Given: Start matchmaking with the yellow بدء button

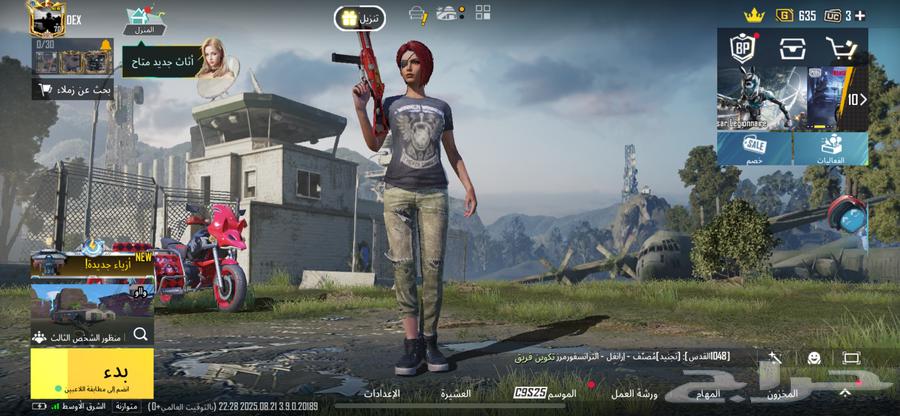Looking at the screenshot, I should (92, 372).
